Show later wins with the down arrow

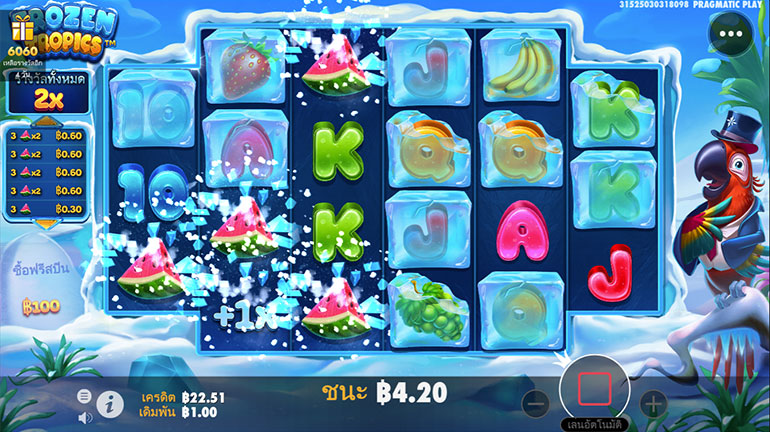(x=46, y=226)
